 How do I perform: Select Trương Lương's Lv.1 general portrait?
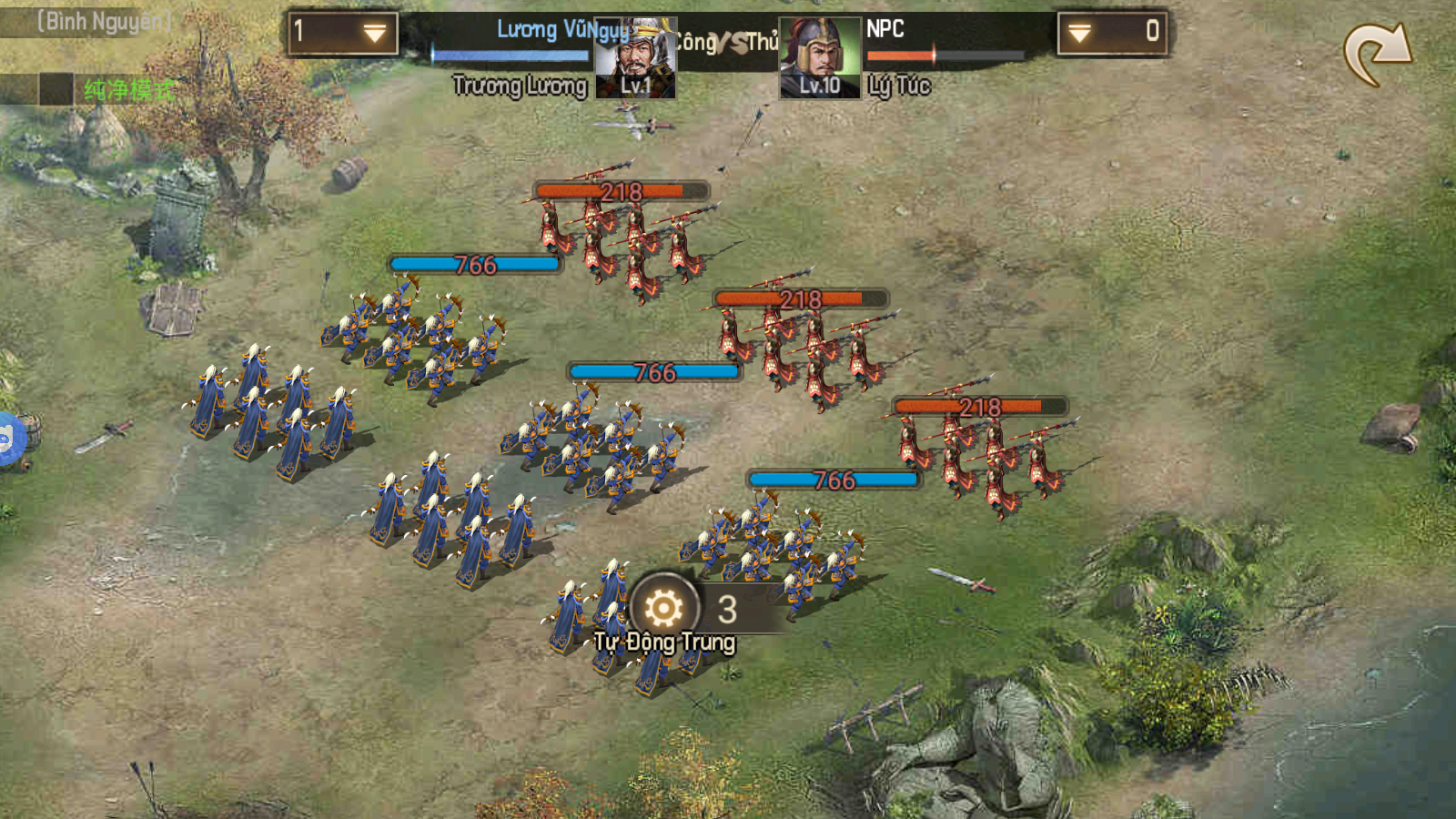[635, 58]
